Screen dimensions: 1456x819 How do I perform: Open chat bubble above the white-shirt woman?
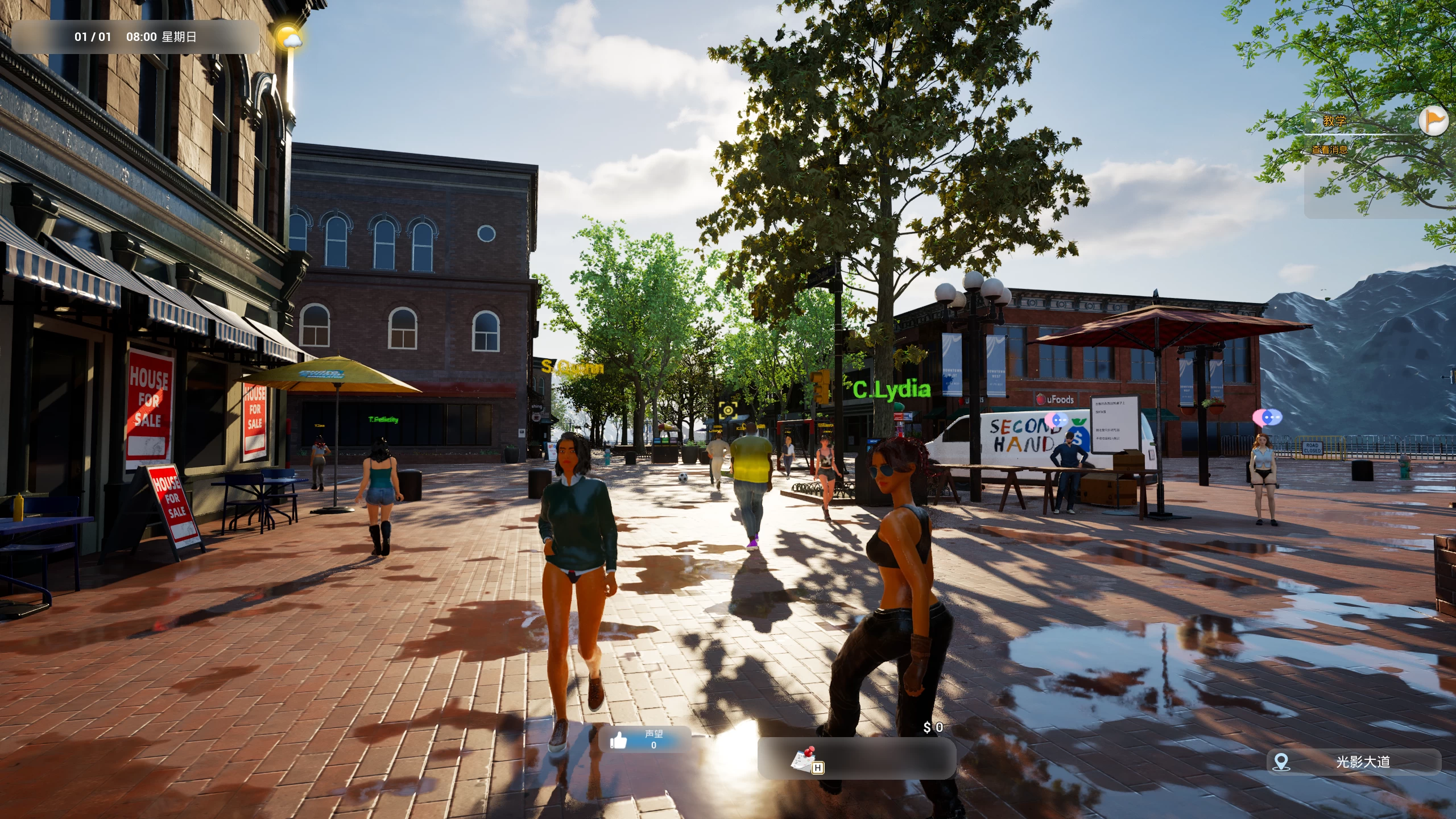point(1267,419)
